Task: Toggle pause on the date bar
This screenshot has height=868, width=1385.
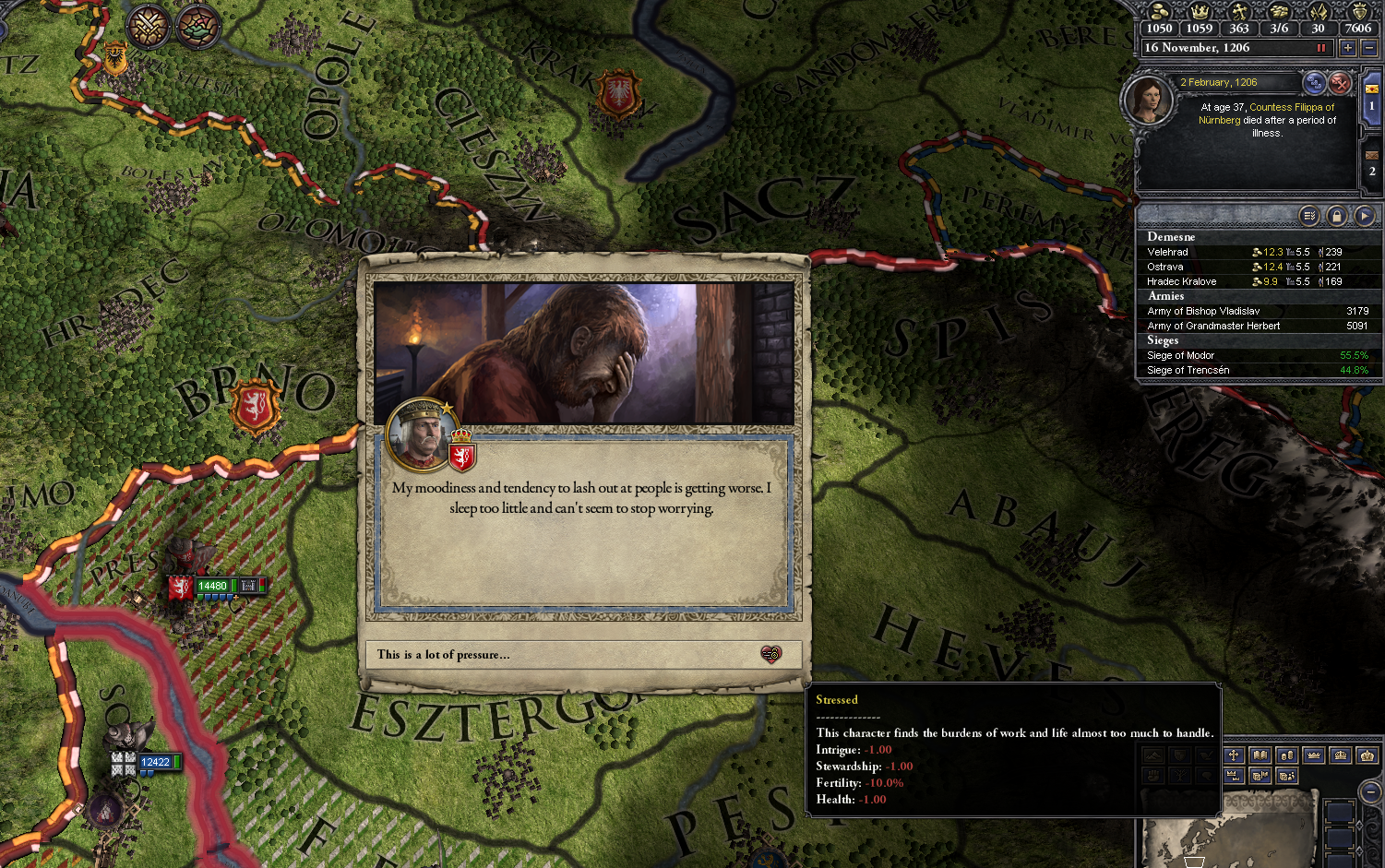Action: [x=1320, y=48]
